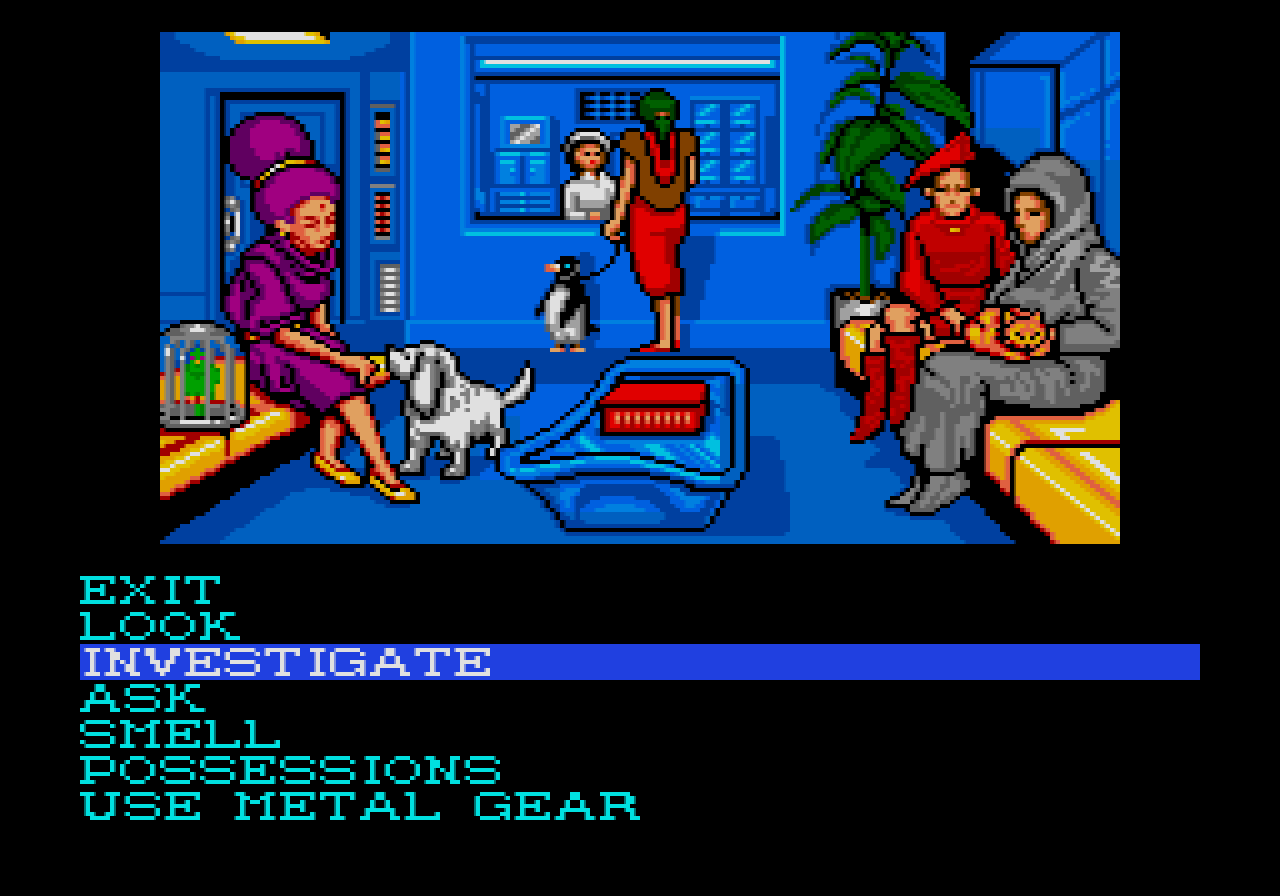Choose EXIT from the command list

tap(150, 589)
